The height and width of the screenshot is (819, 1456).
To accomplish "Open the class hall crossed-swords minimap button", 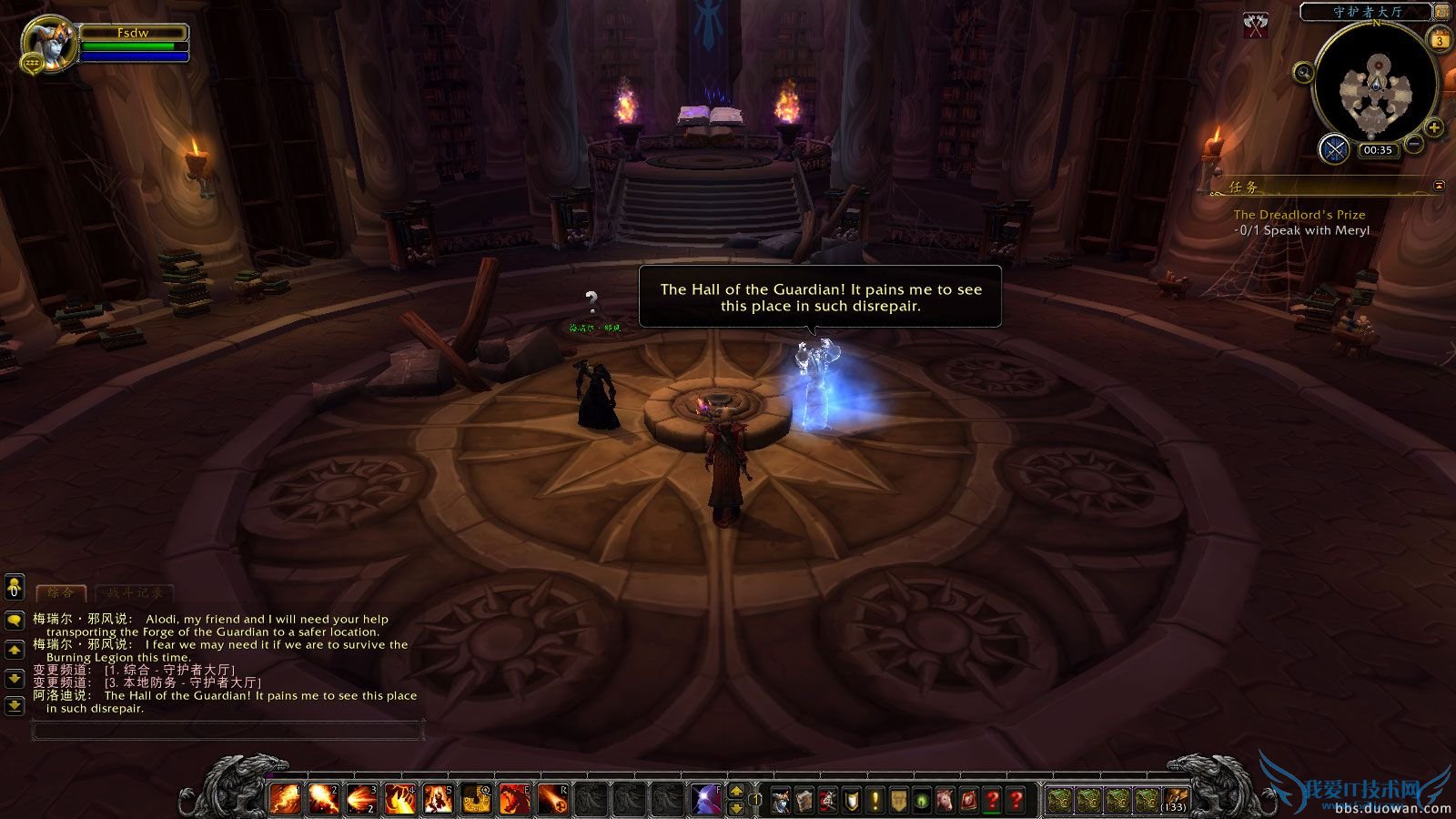I will [1335, 149].
